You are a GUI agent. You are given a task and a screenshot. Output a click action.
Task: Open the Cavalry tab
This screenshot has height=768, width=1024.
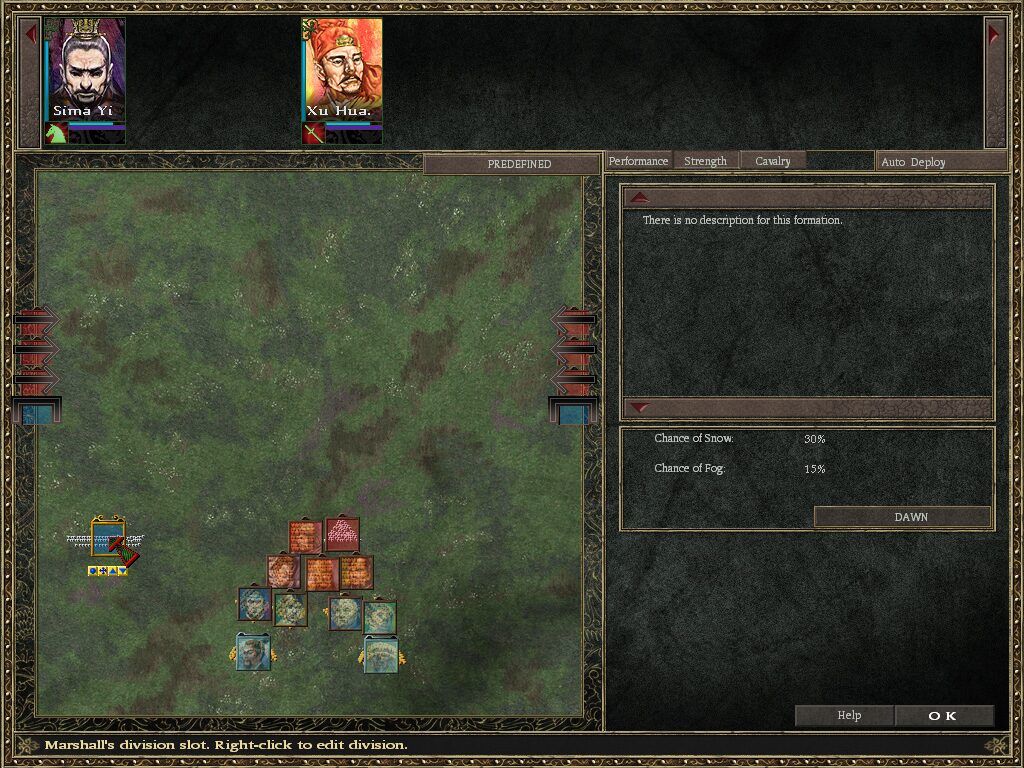coord(772,161)
